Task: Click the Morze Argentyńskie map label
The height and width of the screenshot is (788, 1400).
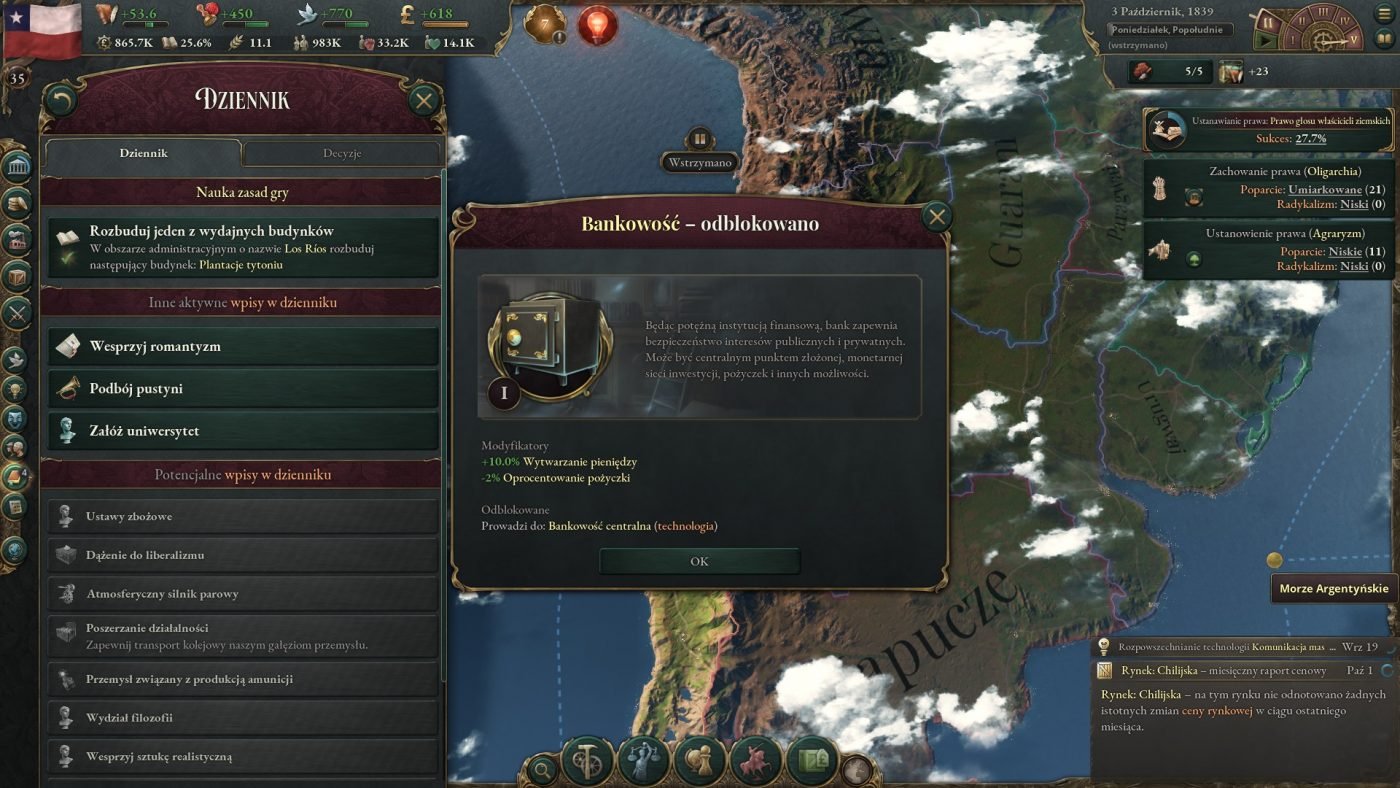Action: click(x=1334, y=588)
